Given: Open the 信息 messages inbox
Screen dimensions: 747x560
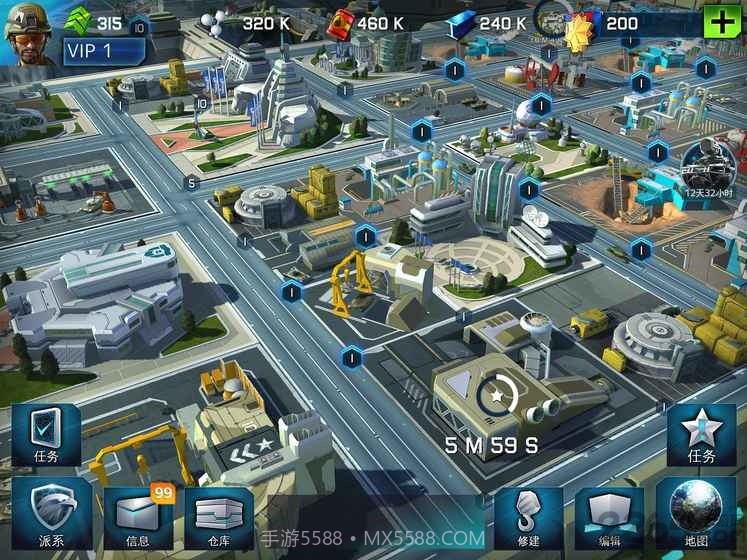Looking at the screenshot, I should [x=138, y=516].
